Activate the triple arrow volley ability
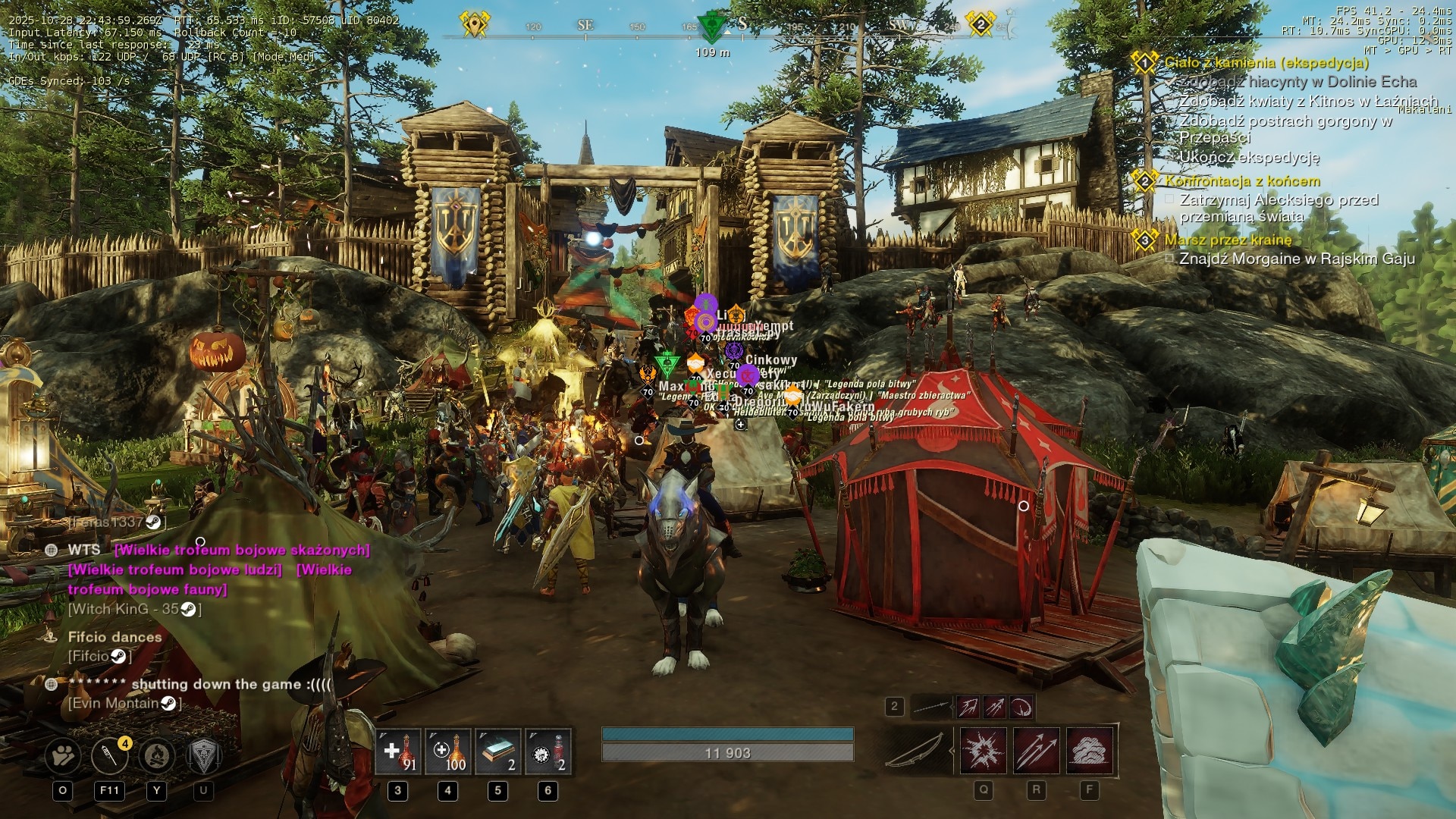This screenshot has width=1456, height=819. (x=1037, y=751)
